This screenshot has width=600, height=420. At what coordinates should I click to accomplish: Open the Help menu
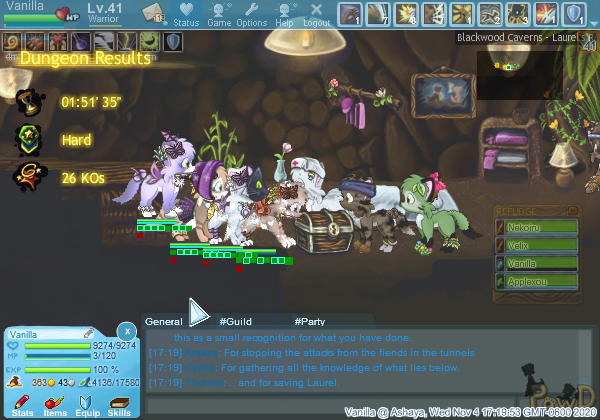[284, 14]
